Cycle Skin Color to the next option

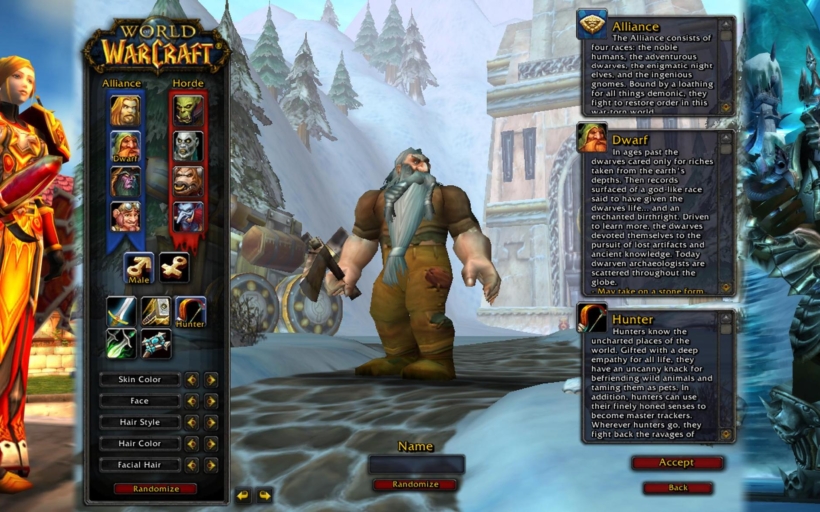(211, 379)
